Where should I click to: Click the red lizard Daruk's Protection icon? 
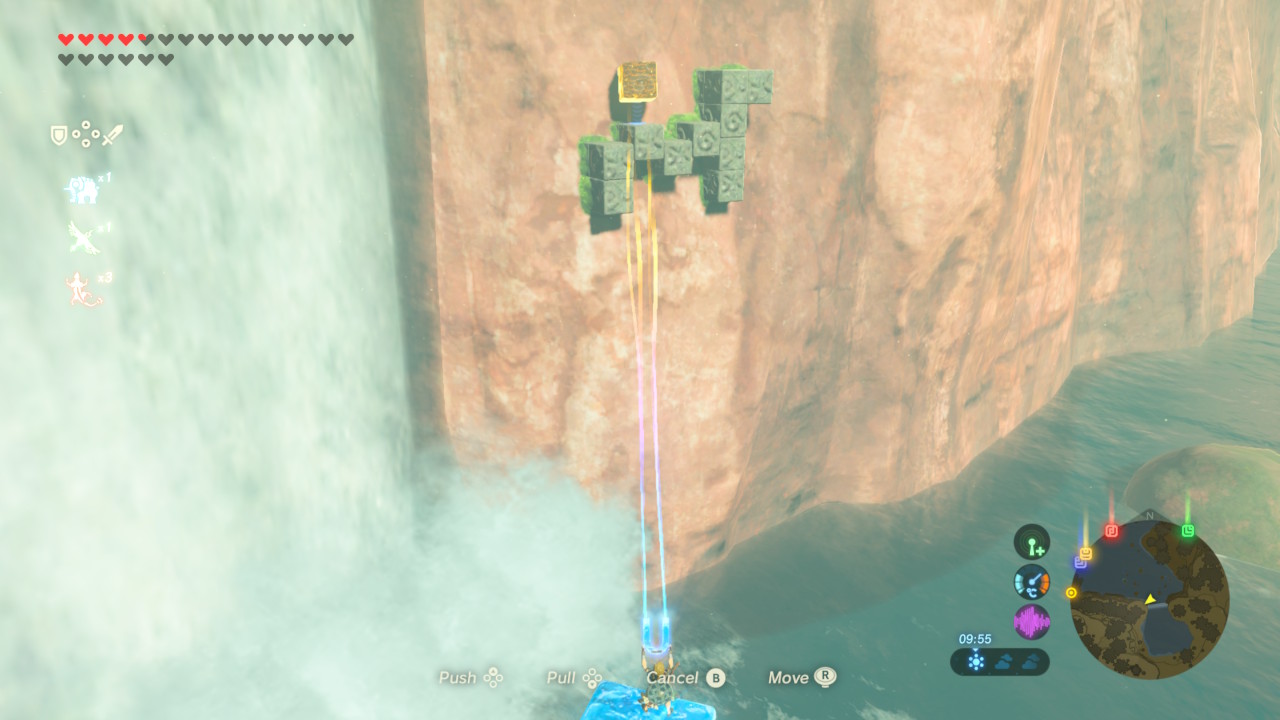click(x=83, y=291)
